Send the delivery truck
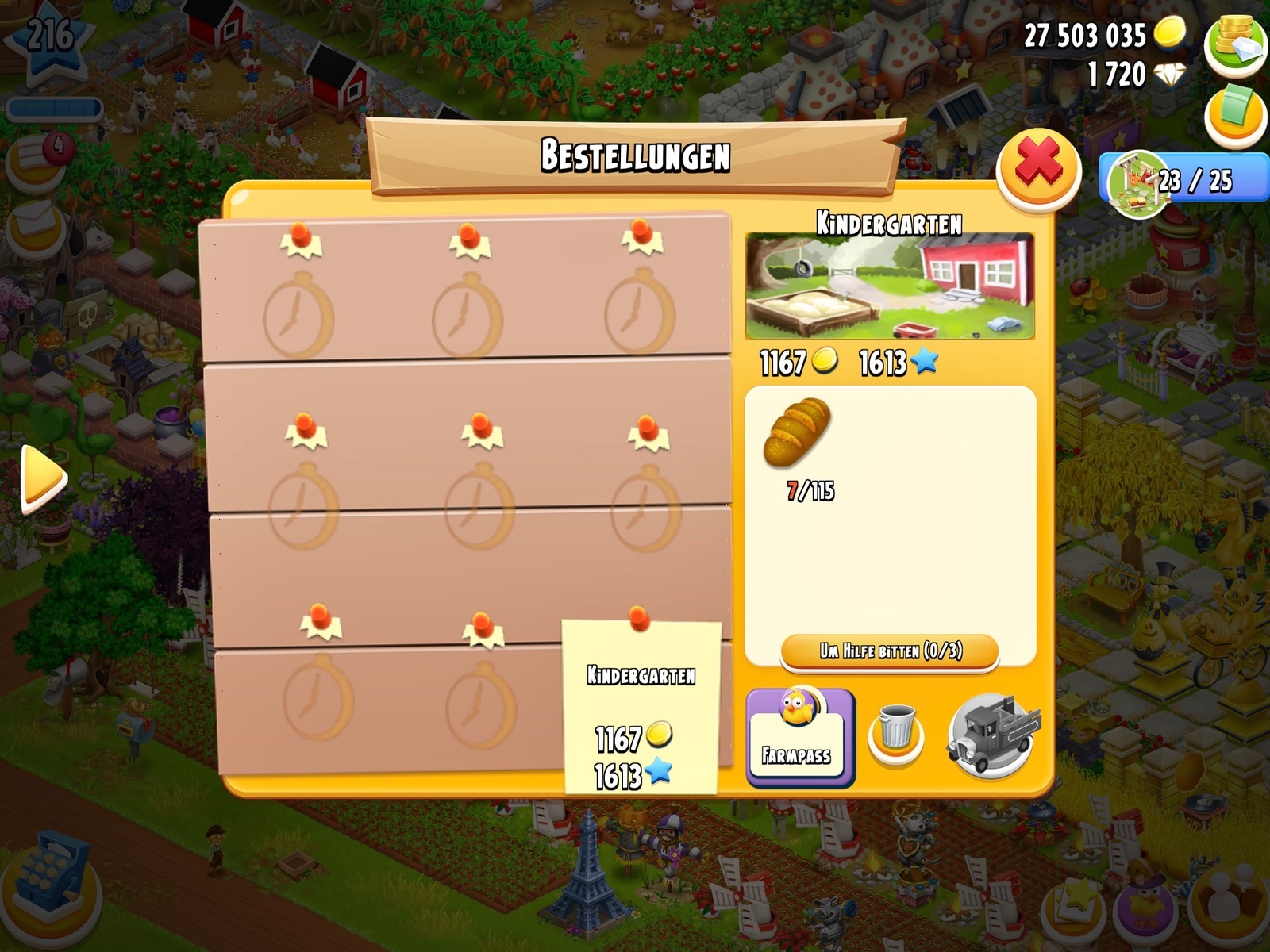 coord(992,735)
